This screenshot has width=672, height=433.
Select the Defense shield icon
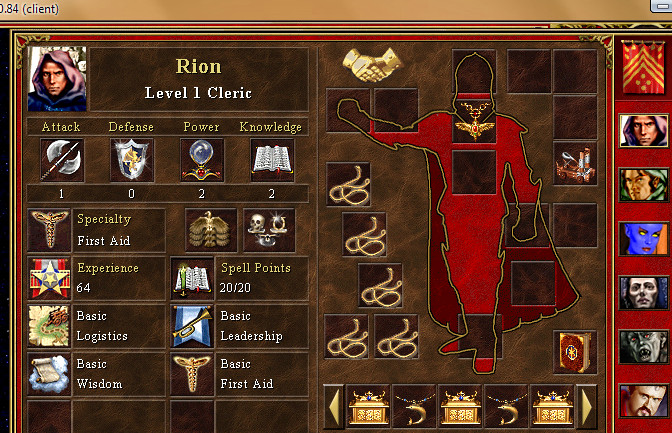(131, 160)
